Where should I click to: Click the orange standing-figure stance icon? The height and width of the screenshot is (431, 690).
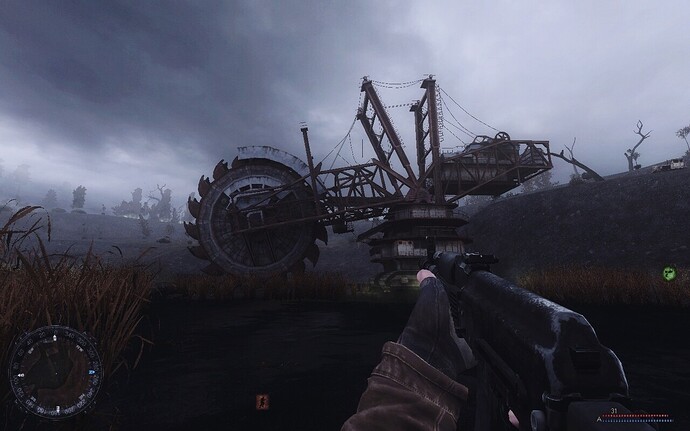point(262,403)
